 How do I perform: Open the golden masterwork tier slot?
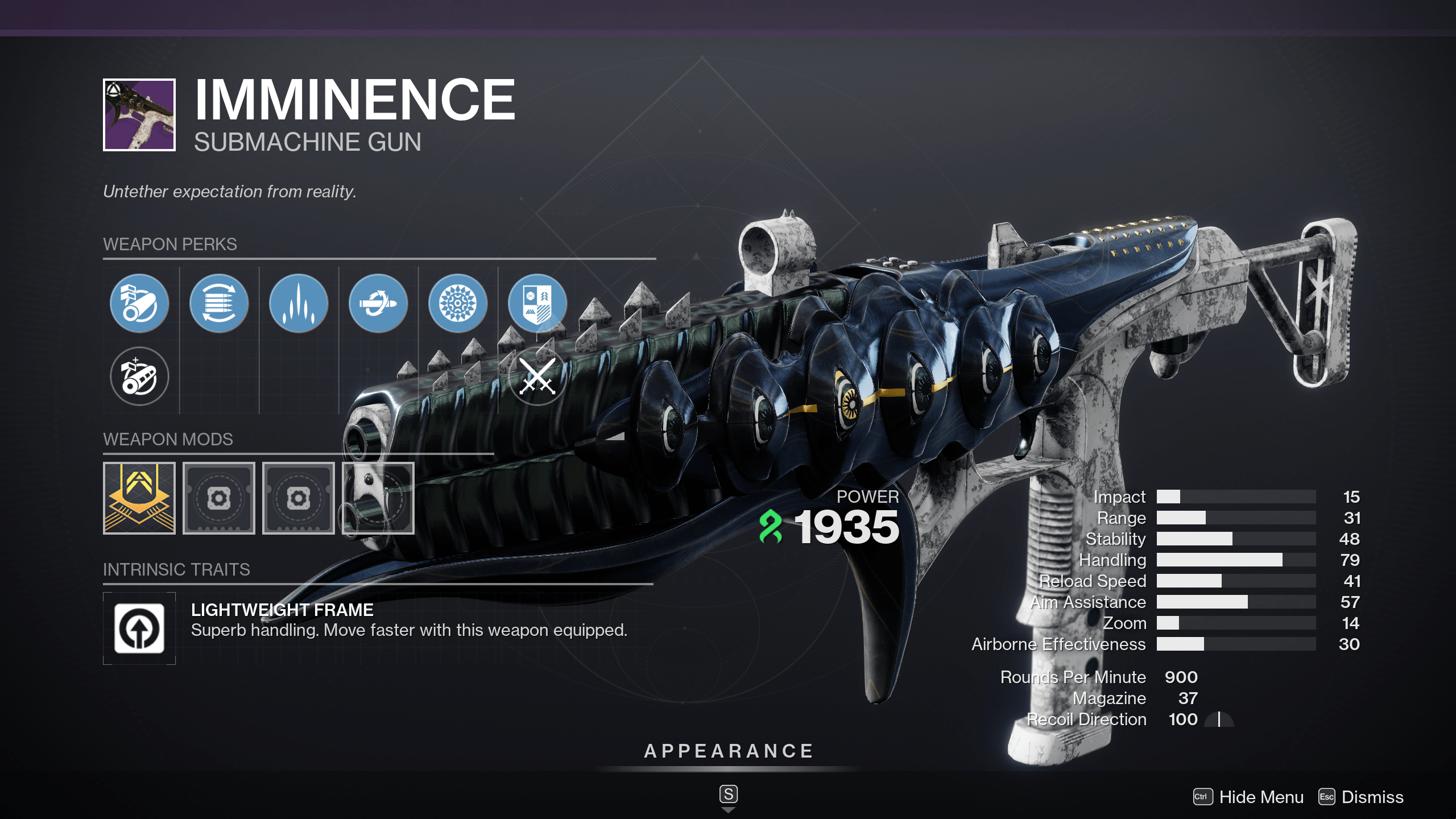pos(139,498)
